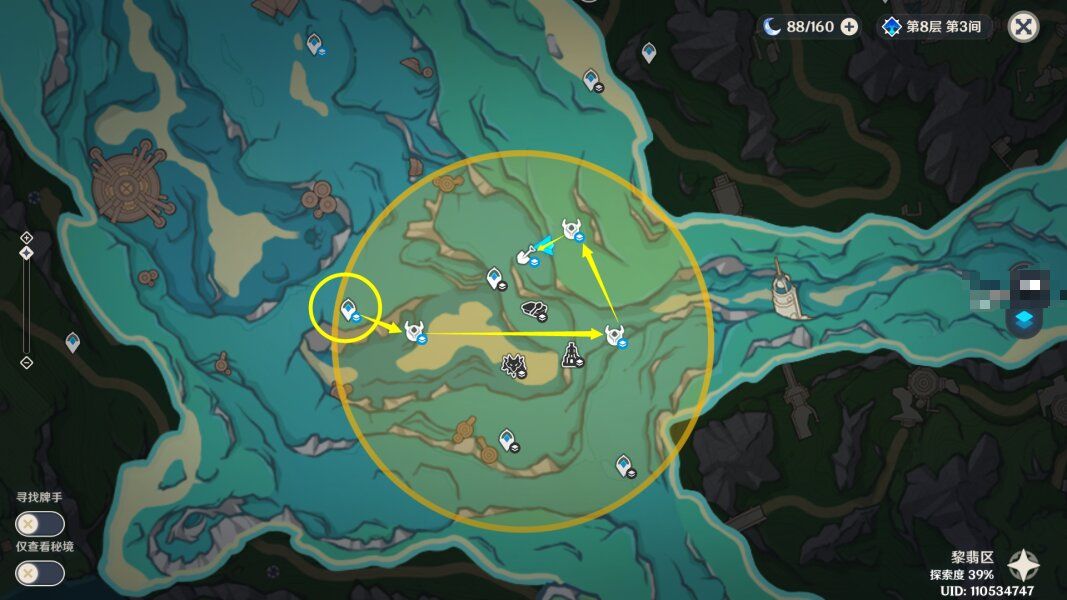Select the statue tower map marker
The image size is (1067, 600).
(x=571, y=354)
